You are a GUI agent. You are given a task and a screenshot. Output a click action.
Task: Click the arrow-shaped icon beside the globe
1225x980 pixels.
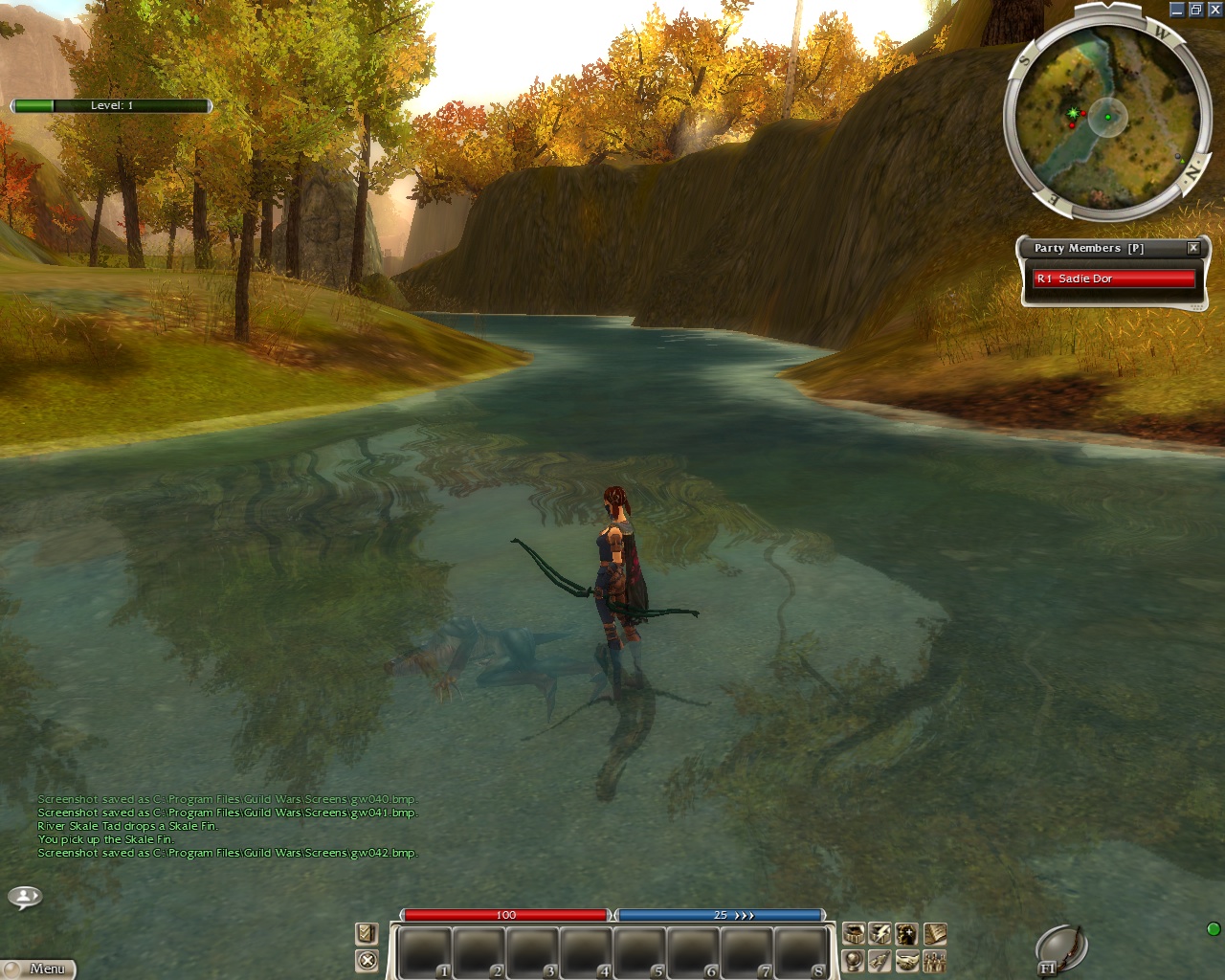click(x=880, y=960)
